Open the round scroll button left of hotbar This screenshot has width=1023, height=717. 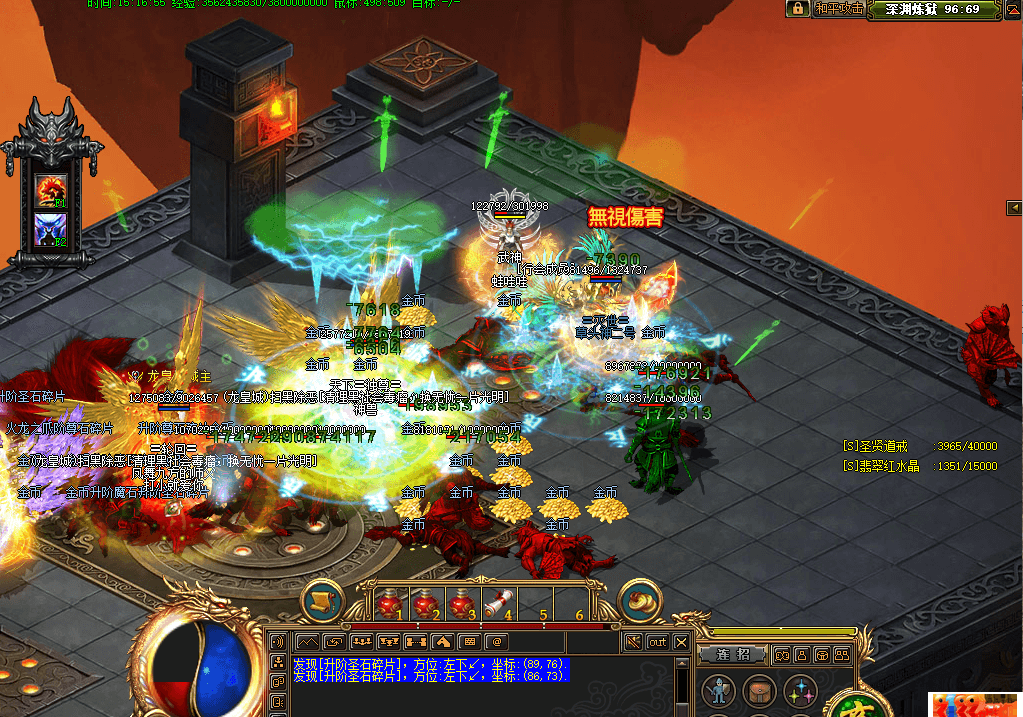(323, 602)
